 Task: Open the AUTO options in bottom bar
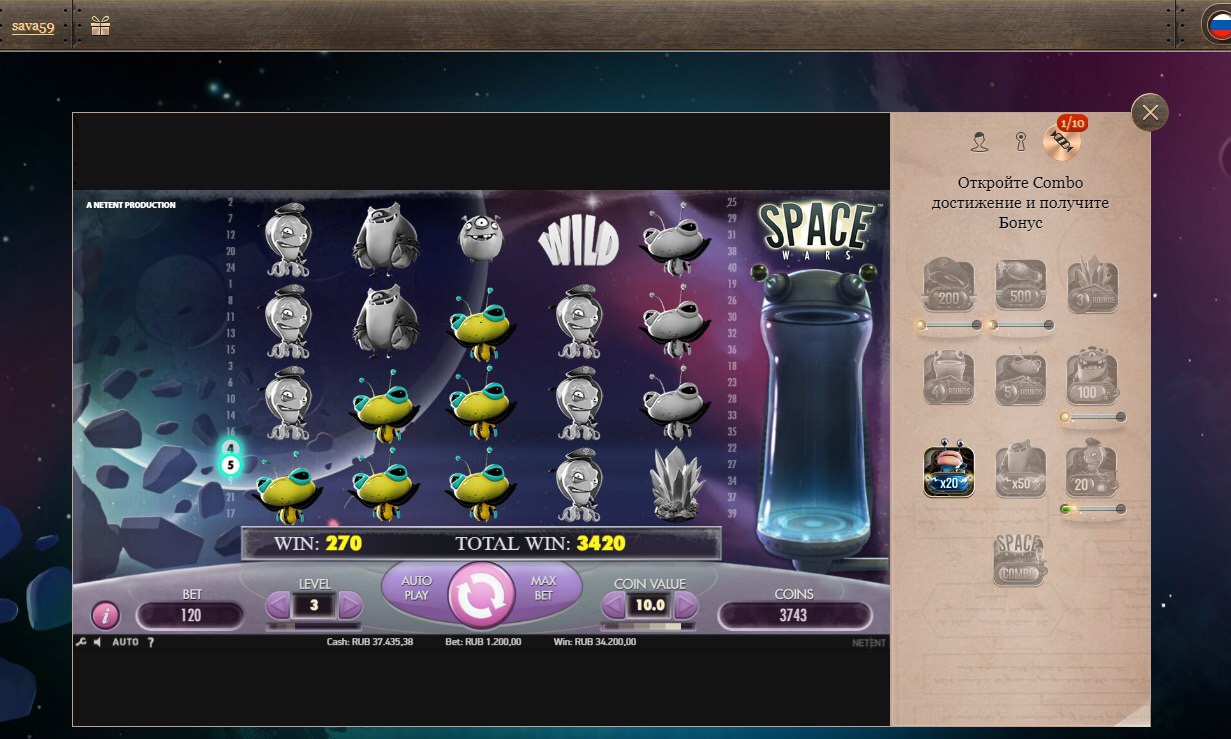coord(125,642)
